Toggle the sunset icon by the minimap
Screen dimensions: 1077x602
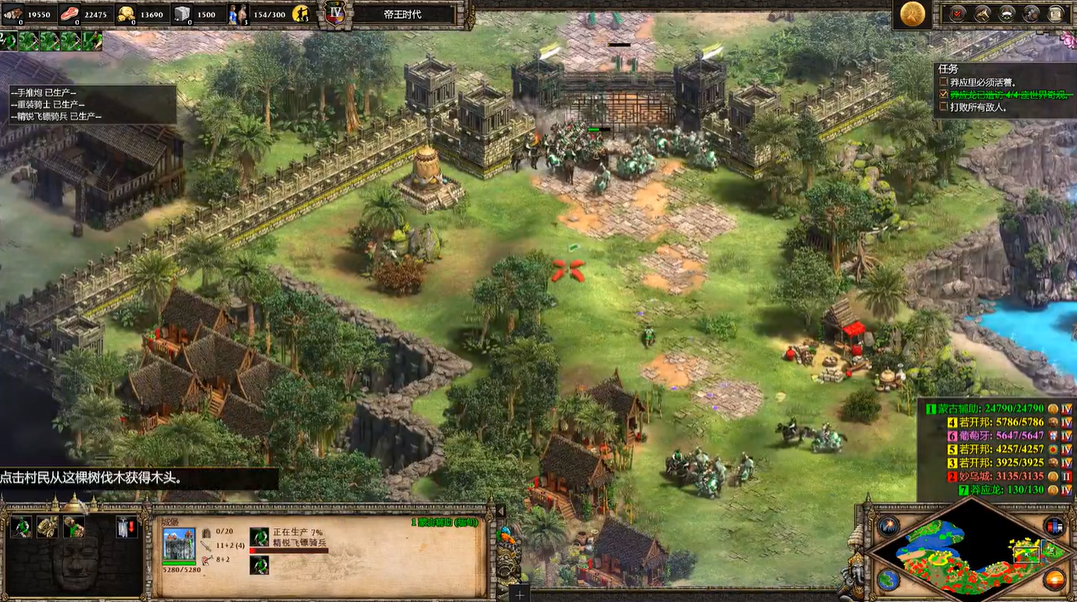[1053, 579]
